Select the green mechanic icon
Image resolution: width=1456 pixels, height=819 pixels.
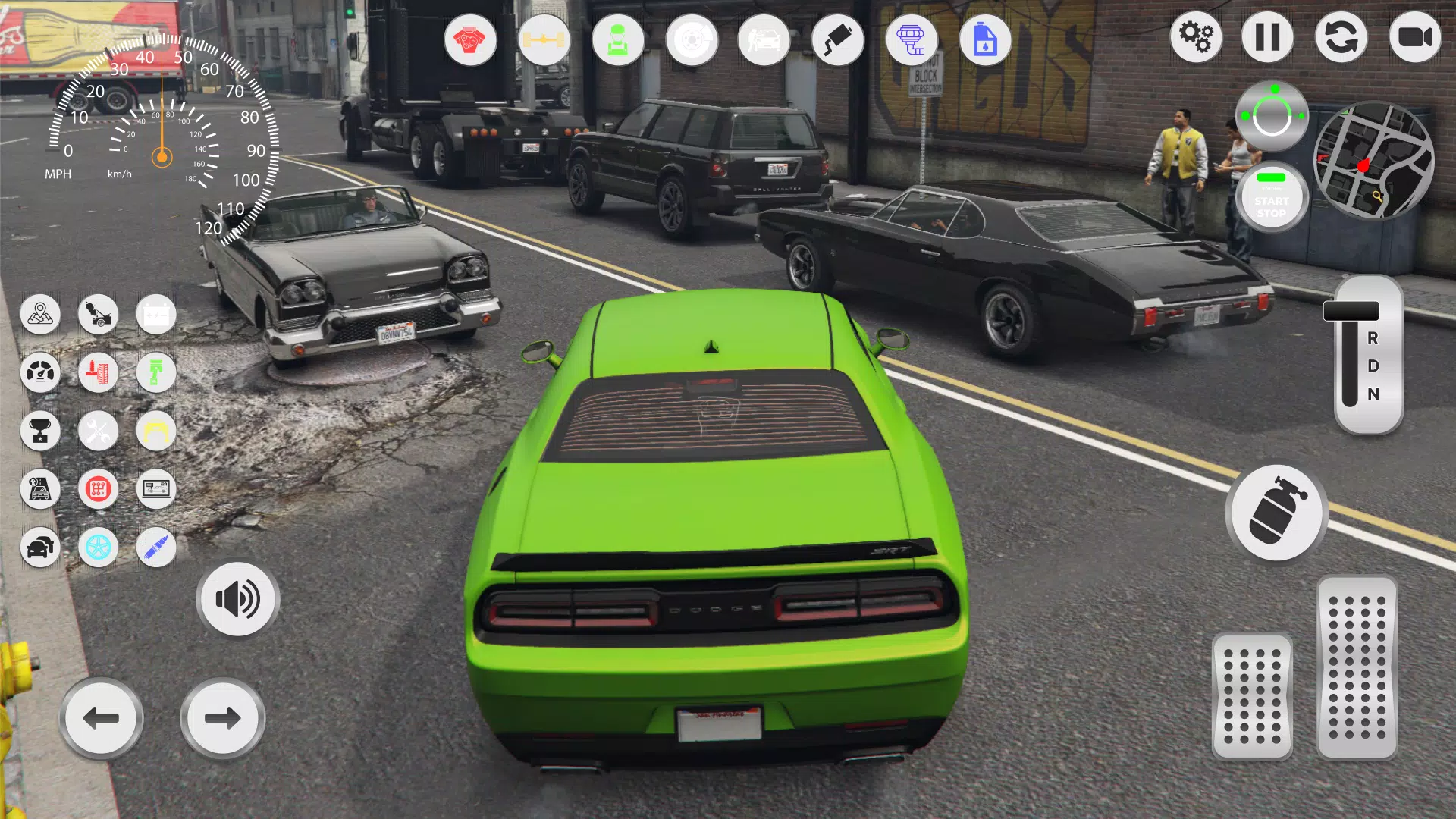point(618,39)
